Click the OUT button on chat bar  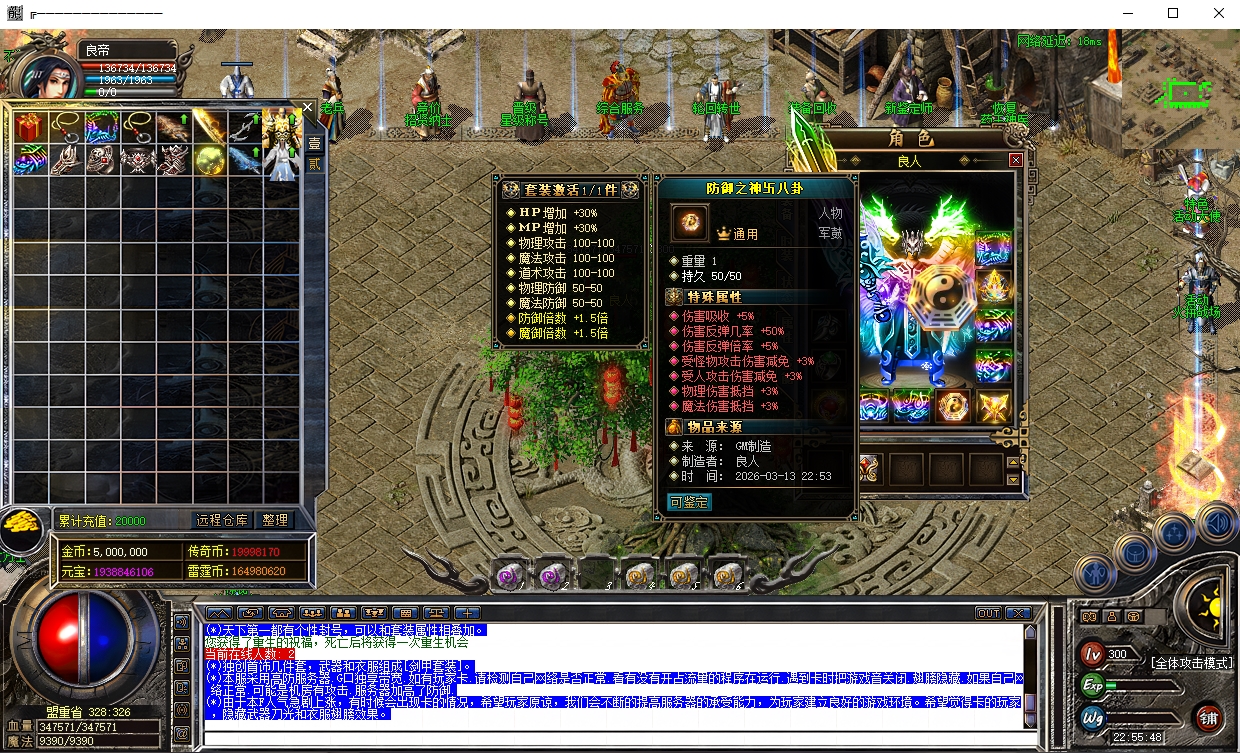[988, 613]
